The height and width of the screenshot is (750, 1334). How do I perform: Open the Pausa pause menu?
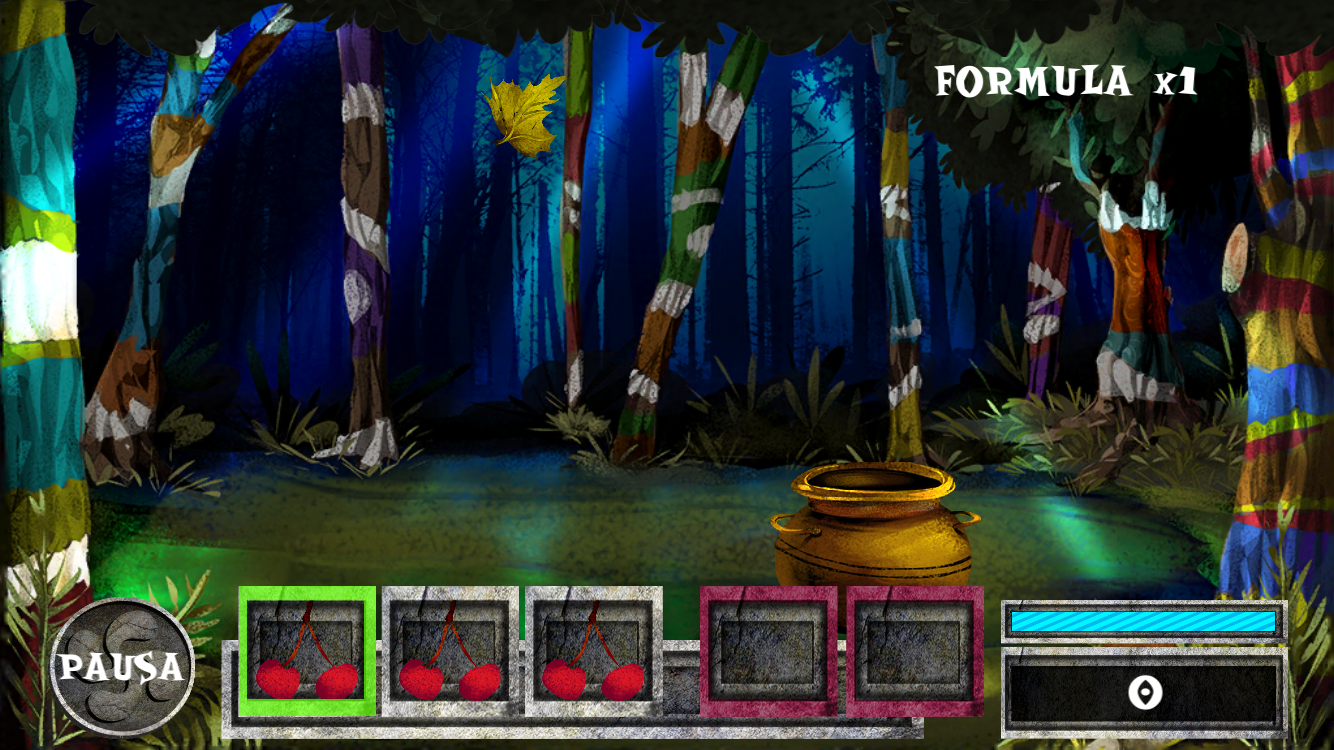click(123, 666)
